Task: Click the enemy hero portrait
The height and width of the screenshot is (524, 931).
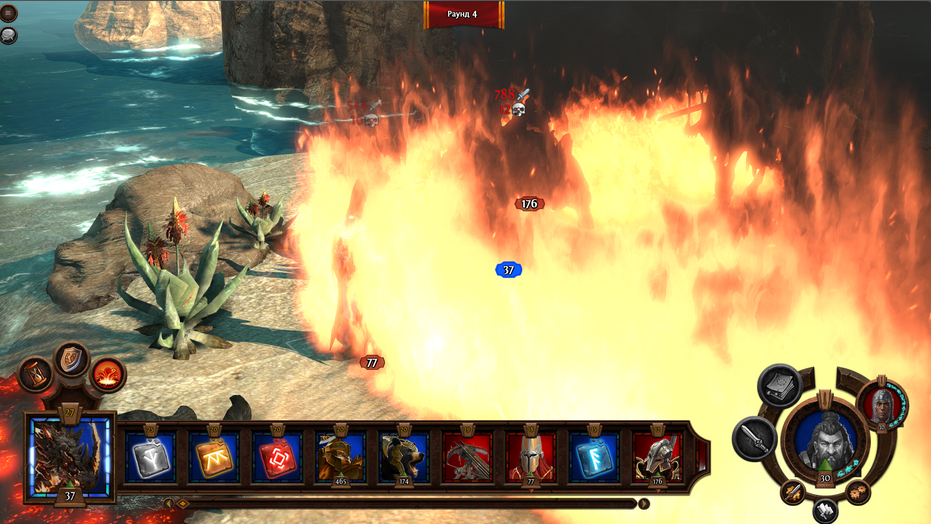Action: [x=882, y=404]
